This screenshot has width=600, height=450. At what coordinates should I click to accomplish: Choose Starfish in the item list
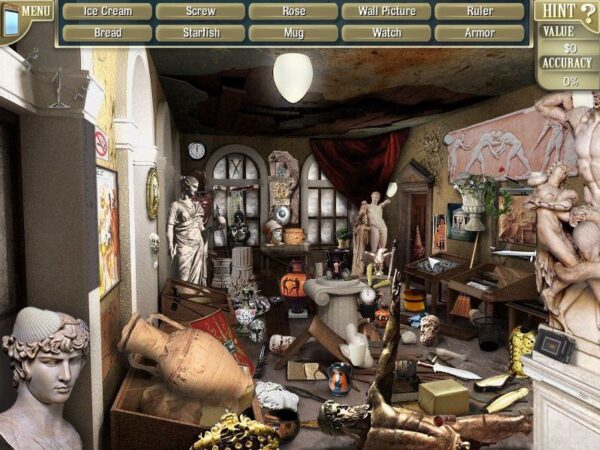coord(200,33)
